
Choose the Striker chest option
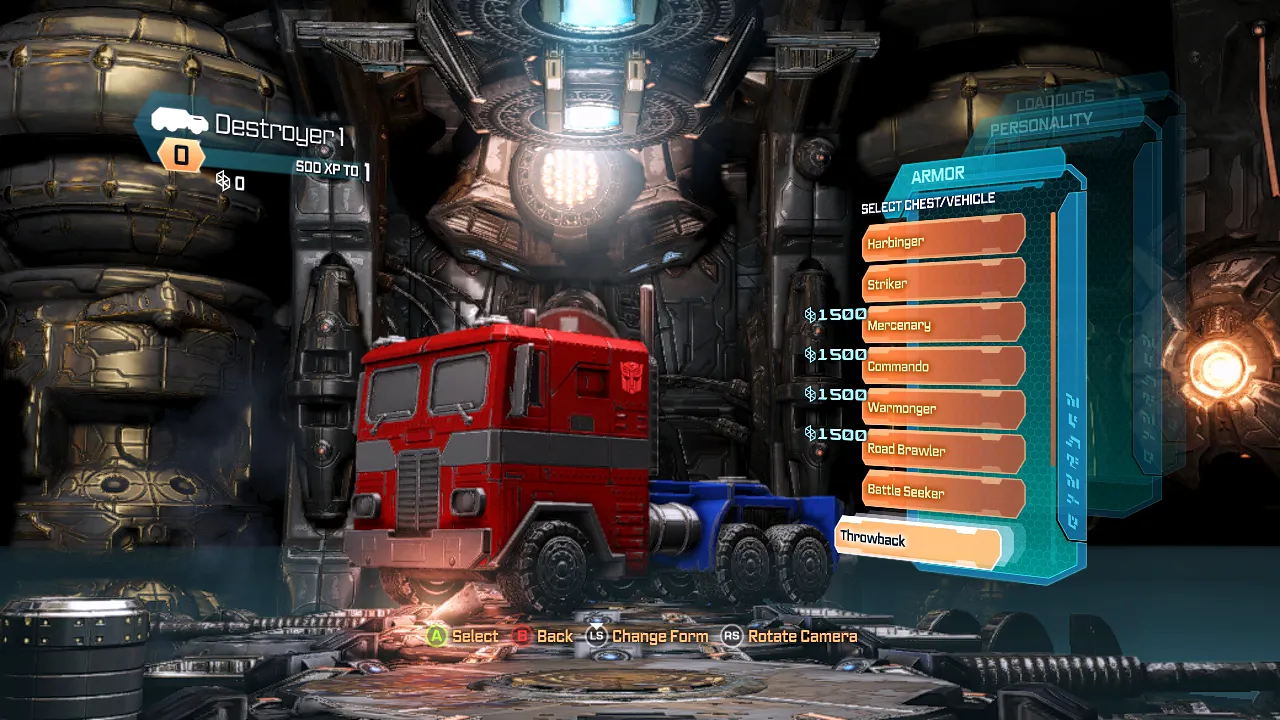tap(942, 283)
